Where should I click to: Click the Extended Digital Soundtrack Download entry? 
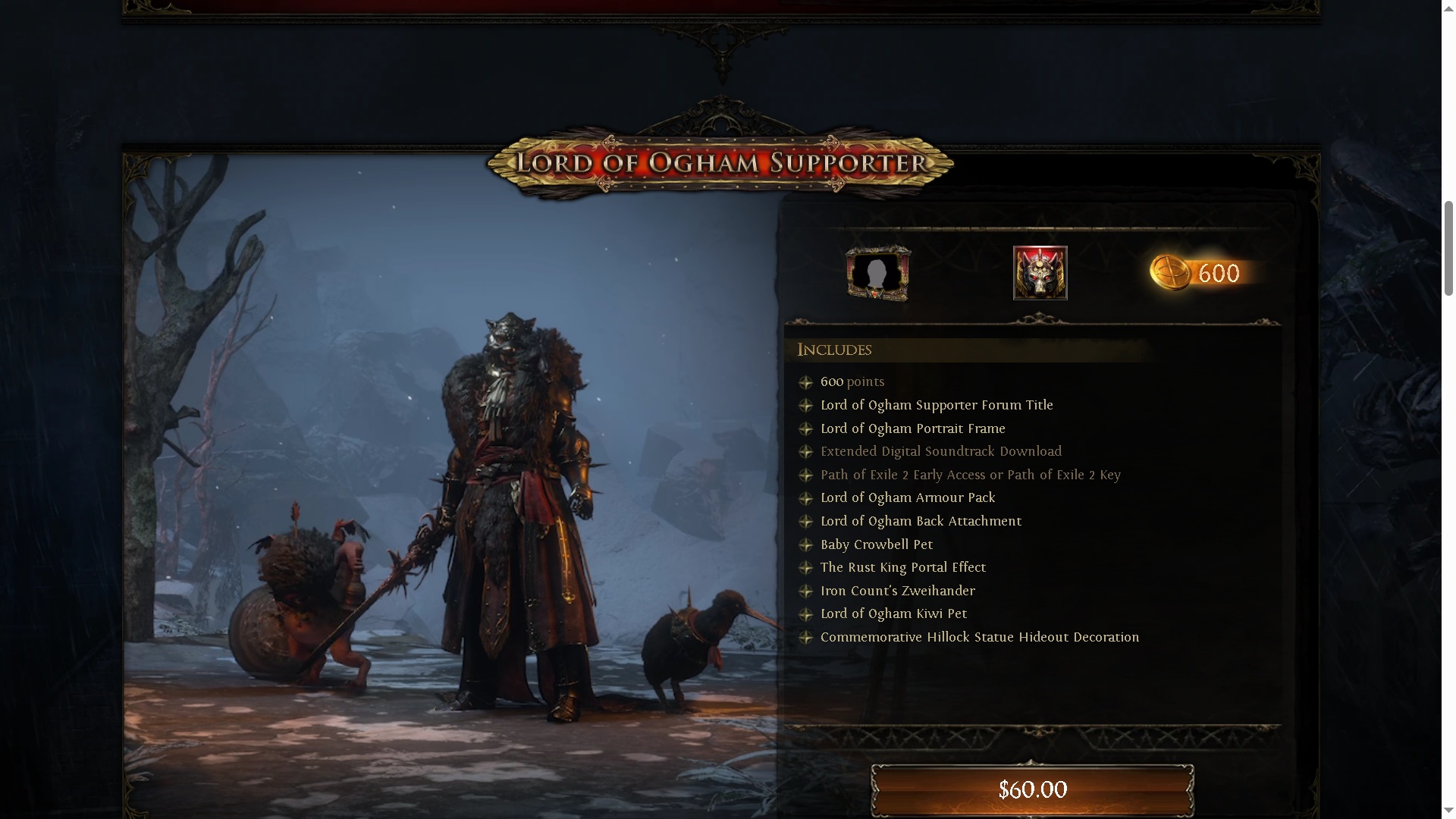point(940,452)
